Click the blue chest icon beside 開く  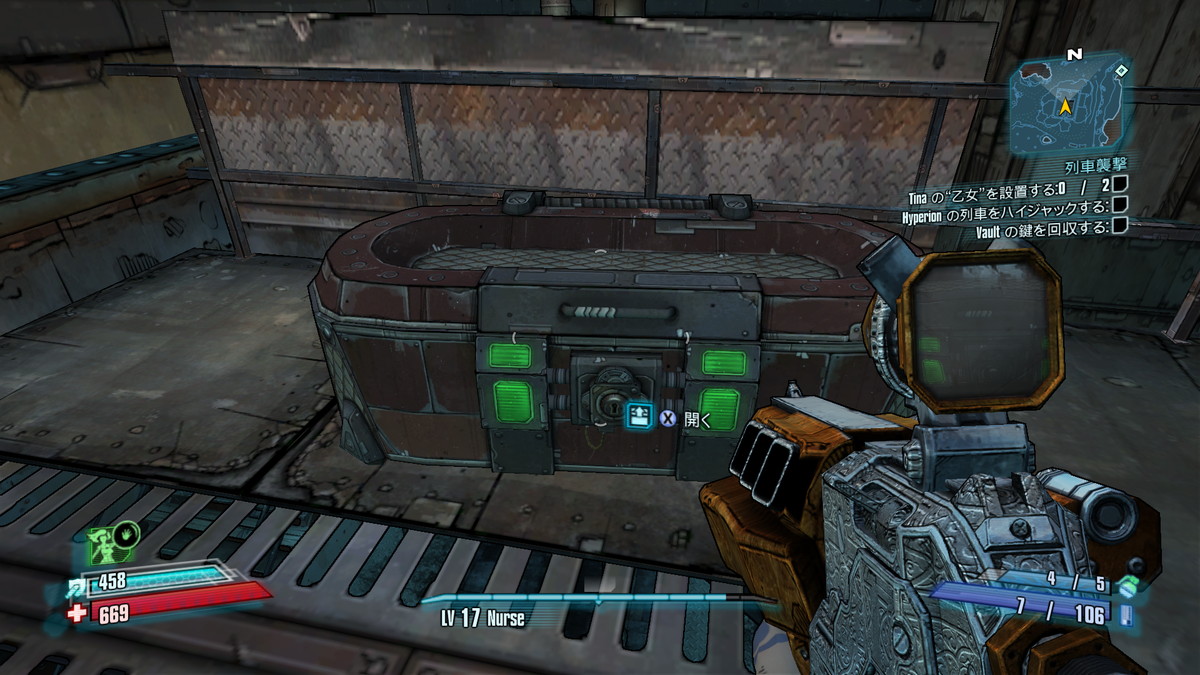coord(639,415)
